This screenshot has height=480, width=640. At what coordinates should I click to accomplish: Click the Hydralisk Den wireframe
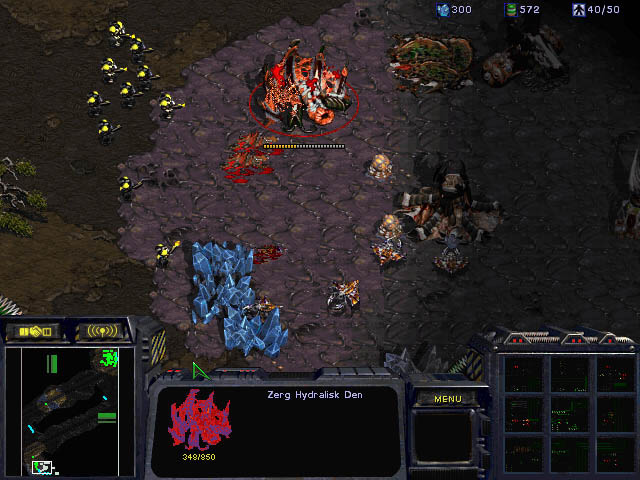(199, 420)
